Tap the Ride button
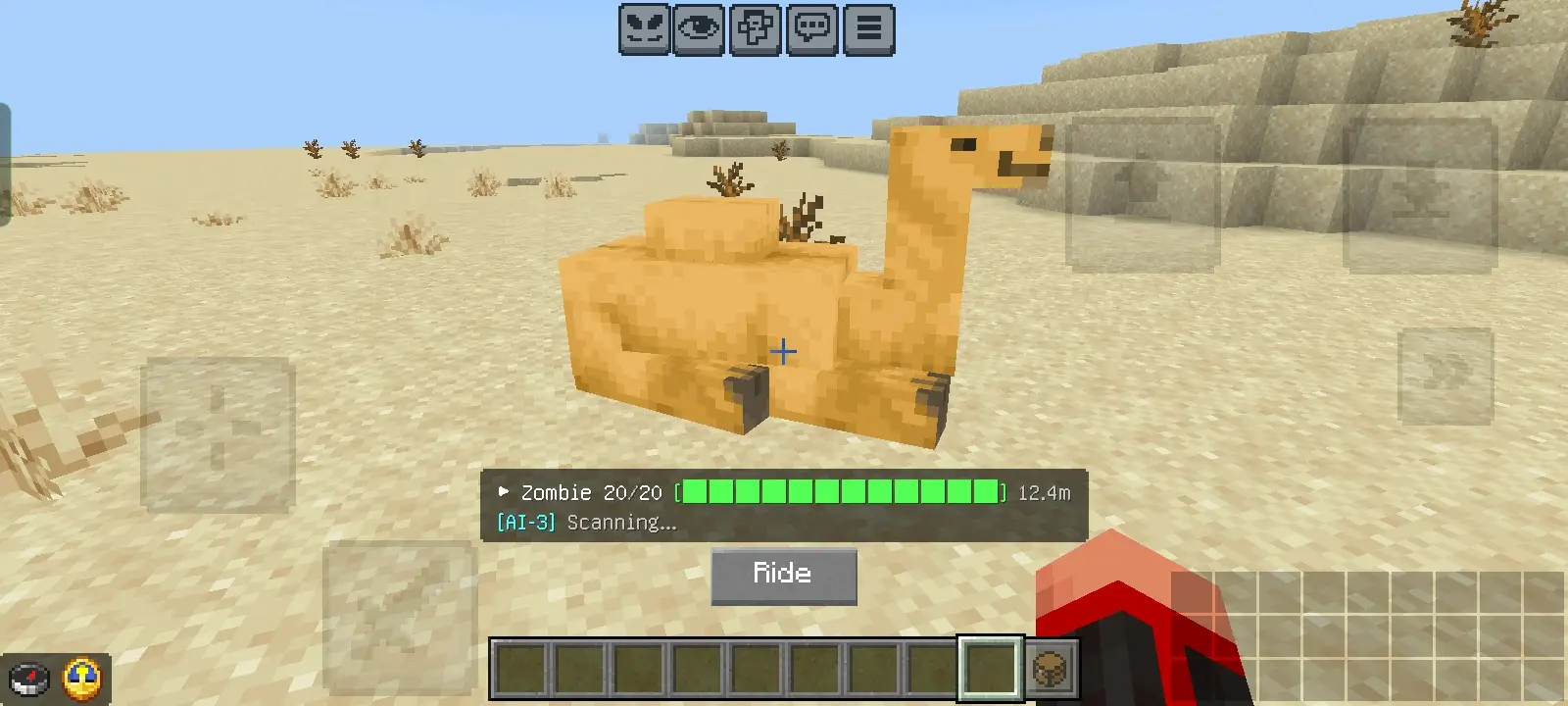Screen dimensions: 1568x706 (x=783, y=576)
